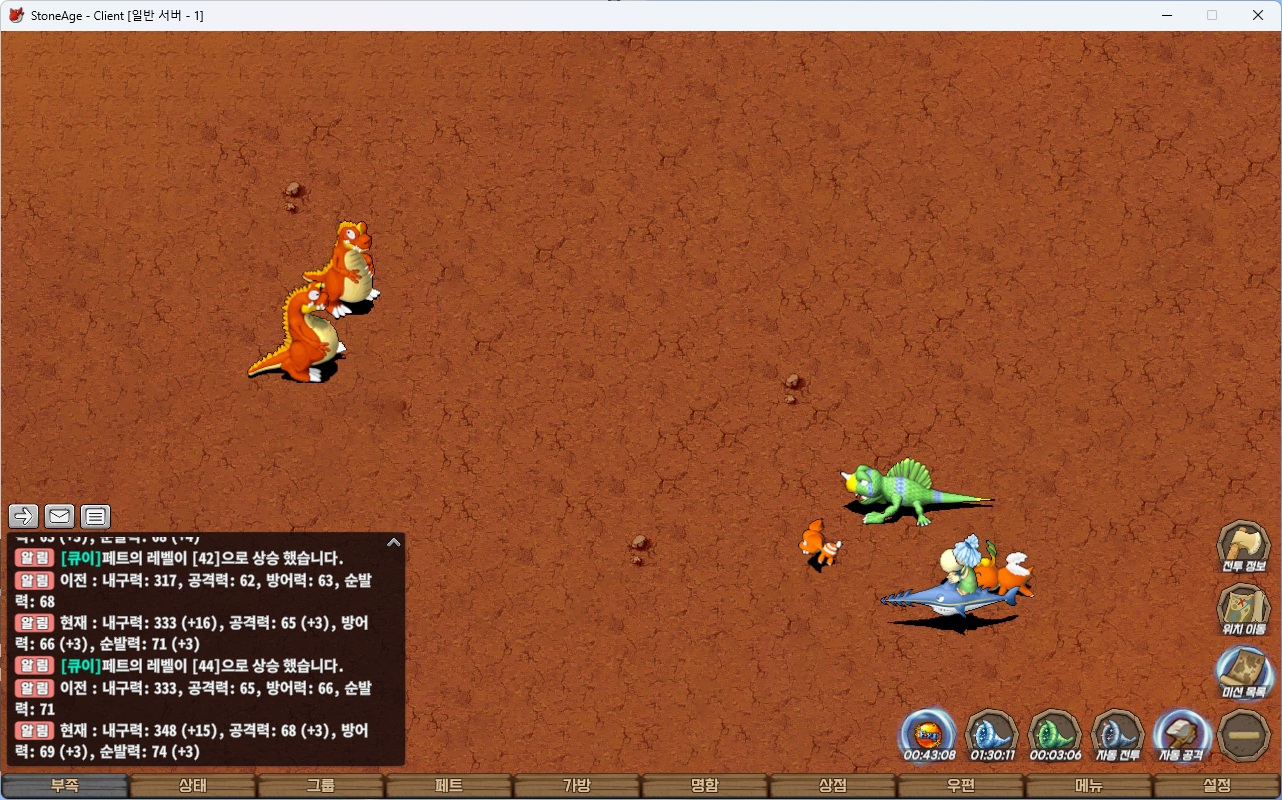Open 전투 정보 (Battle info) axe icon
This screenshot has width=1282, height=800.
1244,546
